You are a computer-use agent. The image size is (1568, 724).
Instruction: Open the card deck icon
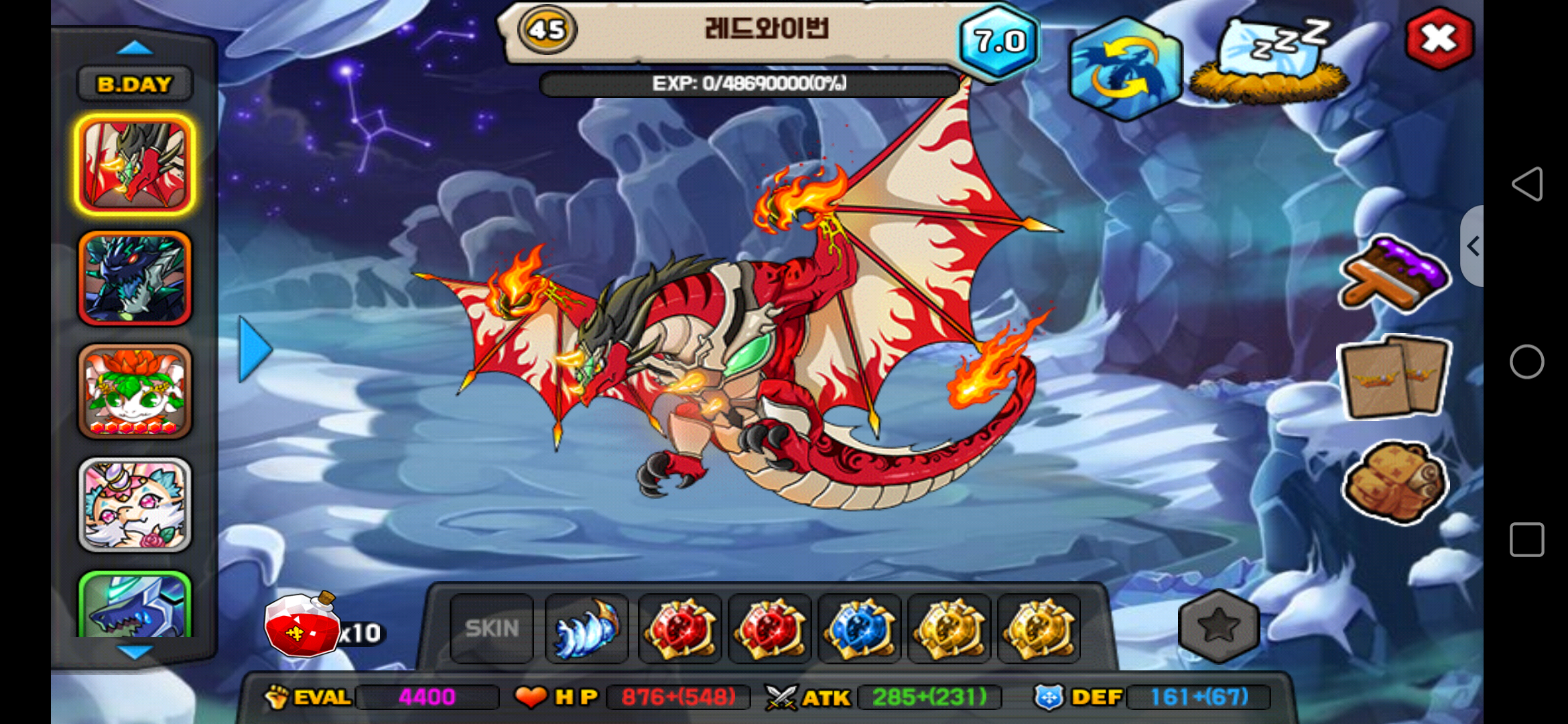point(1394,377)
